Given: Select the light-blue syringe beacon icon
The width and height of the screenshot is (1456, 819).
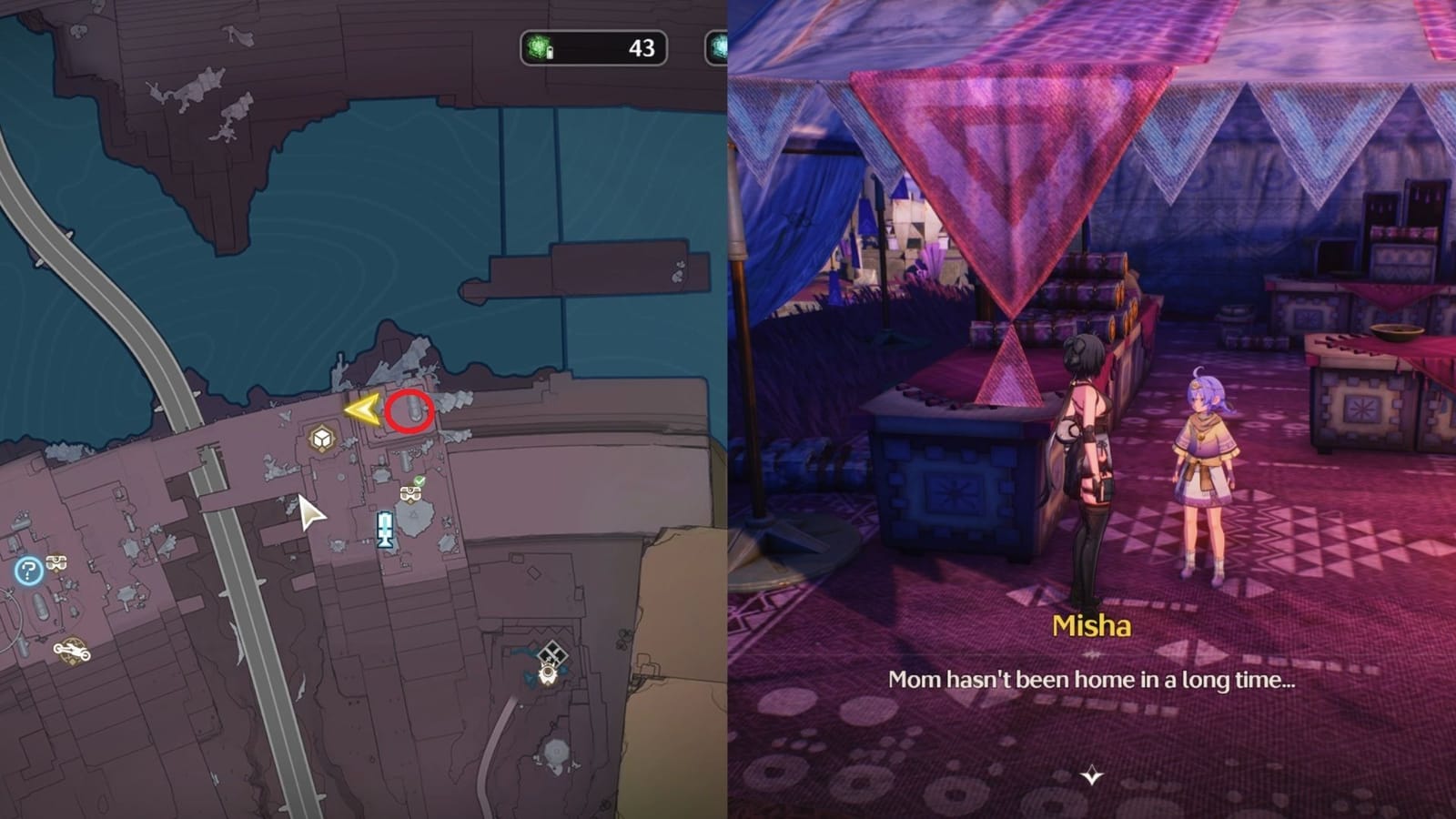Looking at the screenshot, I should click(x=385, y=530).
